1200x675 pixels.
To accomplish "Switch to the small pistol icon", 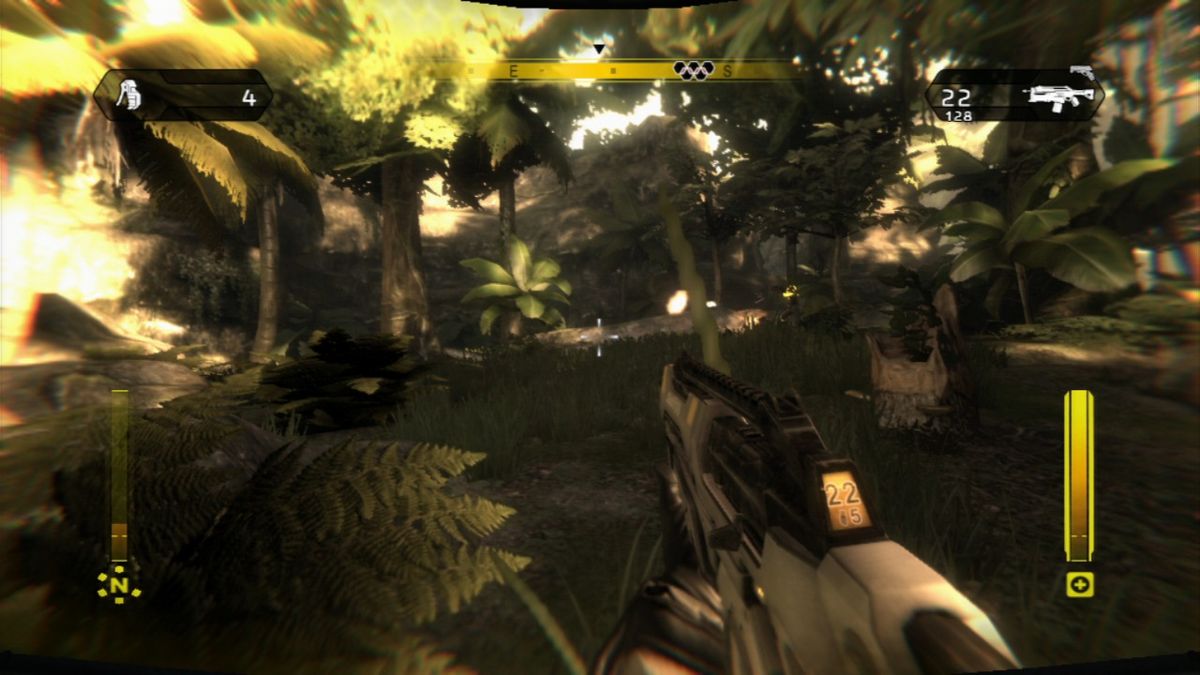I will point(1082,72).
